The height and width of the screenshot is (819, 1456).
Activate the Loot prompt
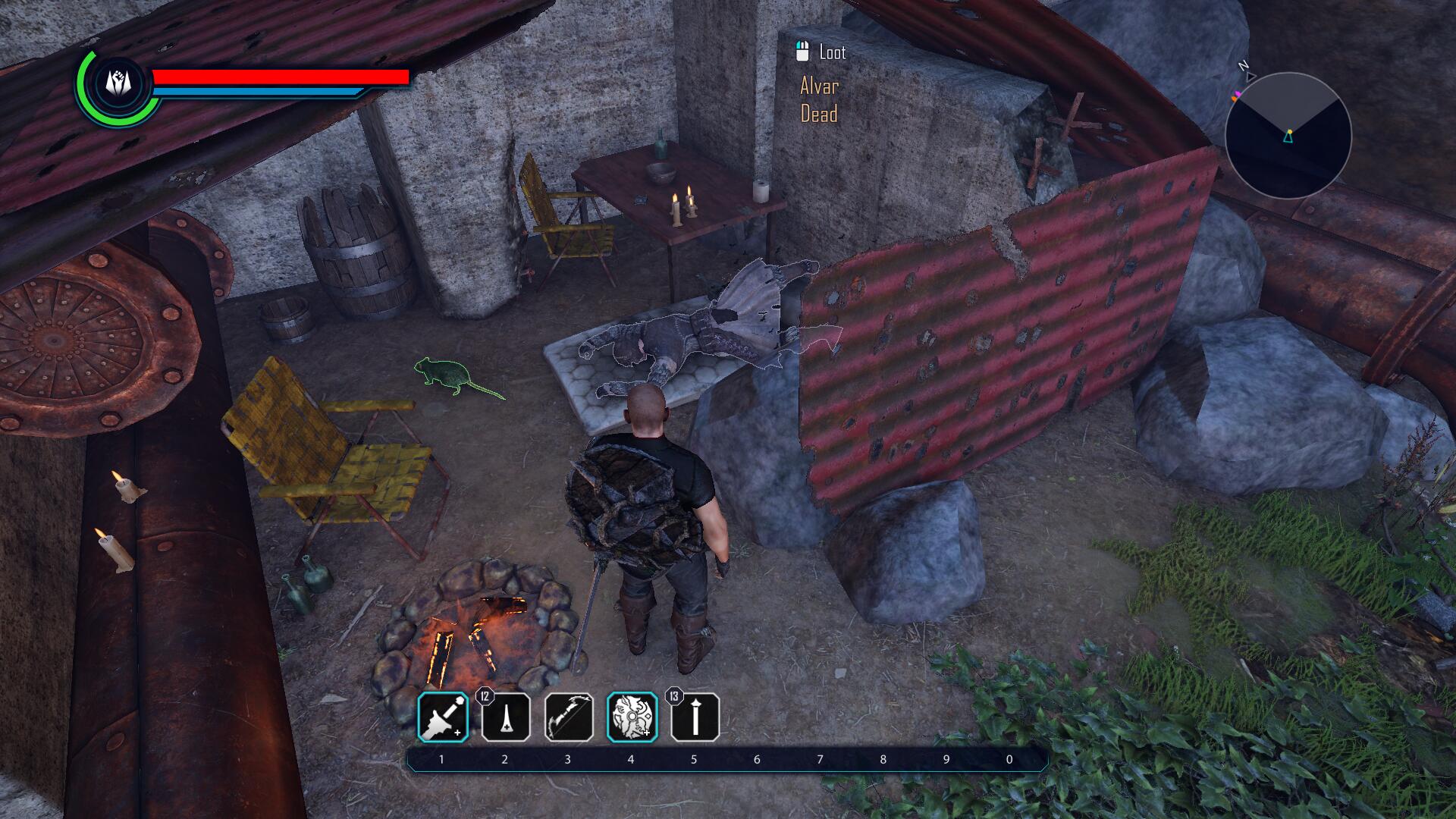coord(830,53)
